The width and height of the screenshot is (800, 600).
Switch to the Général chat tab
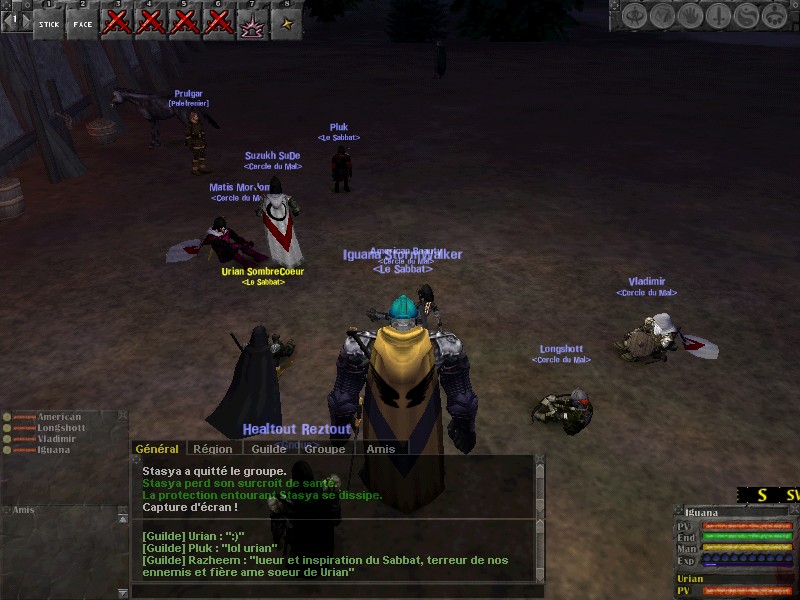click(x=157, y=449)
